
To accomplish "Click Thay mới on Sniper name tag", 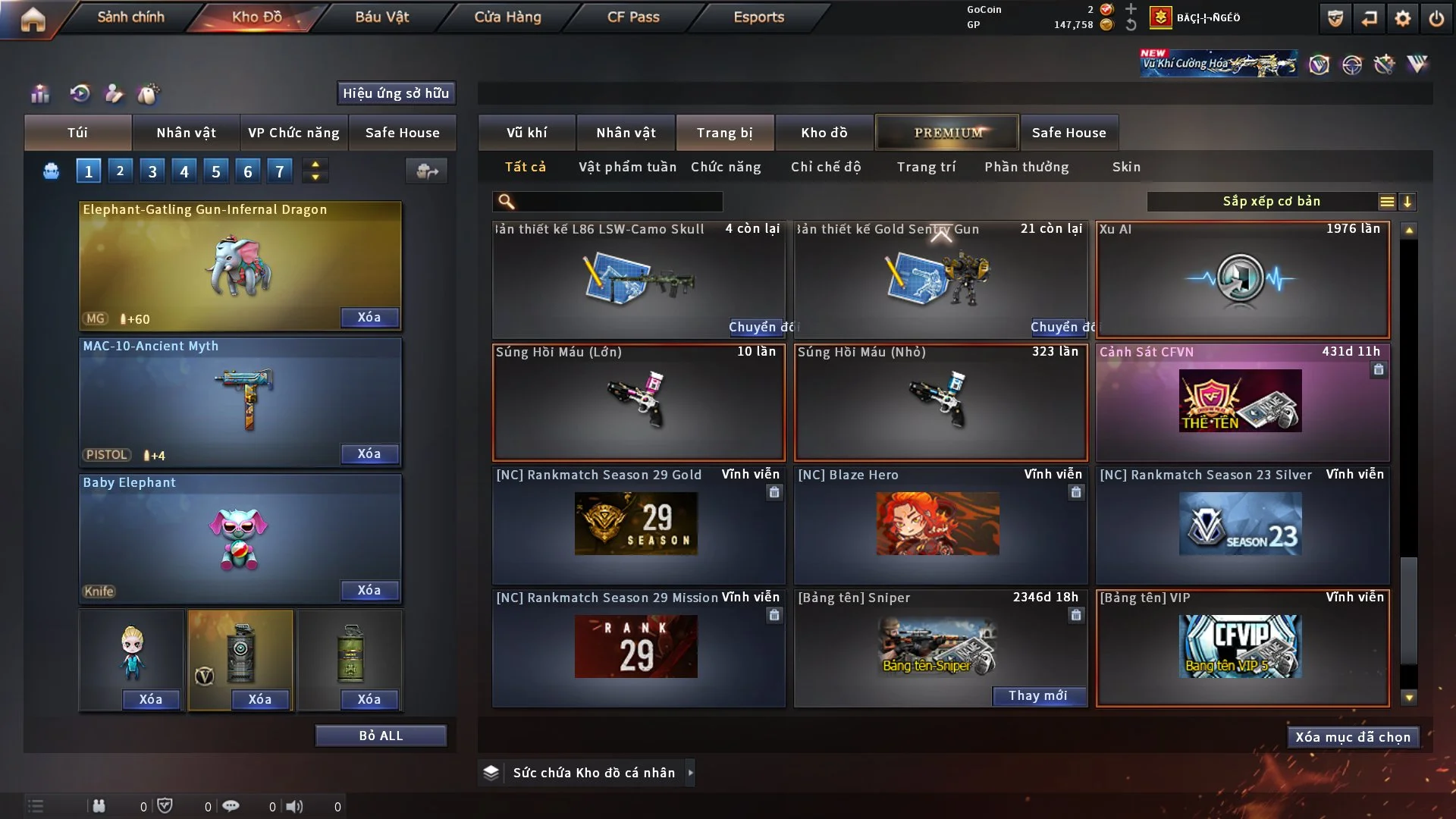I will click(x=1037, y=695).
